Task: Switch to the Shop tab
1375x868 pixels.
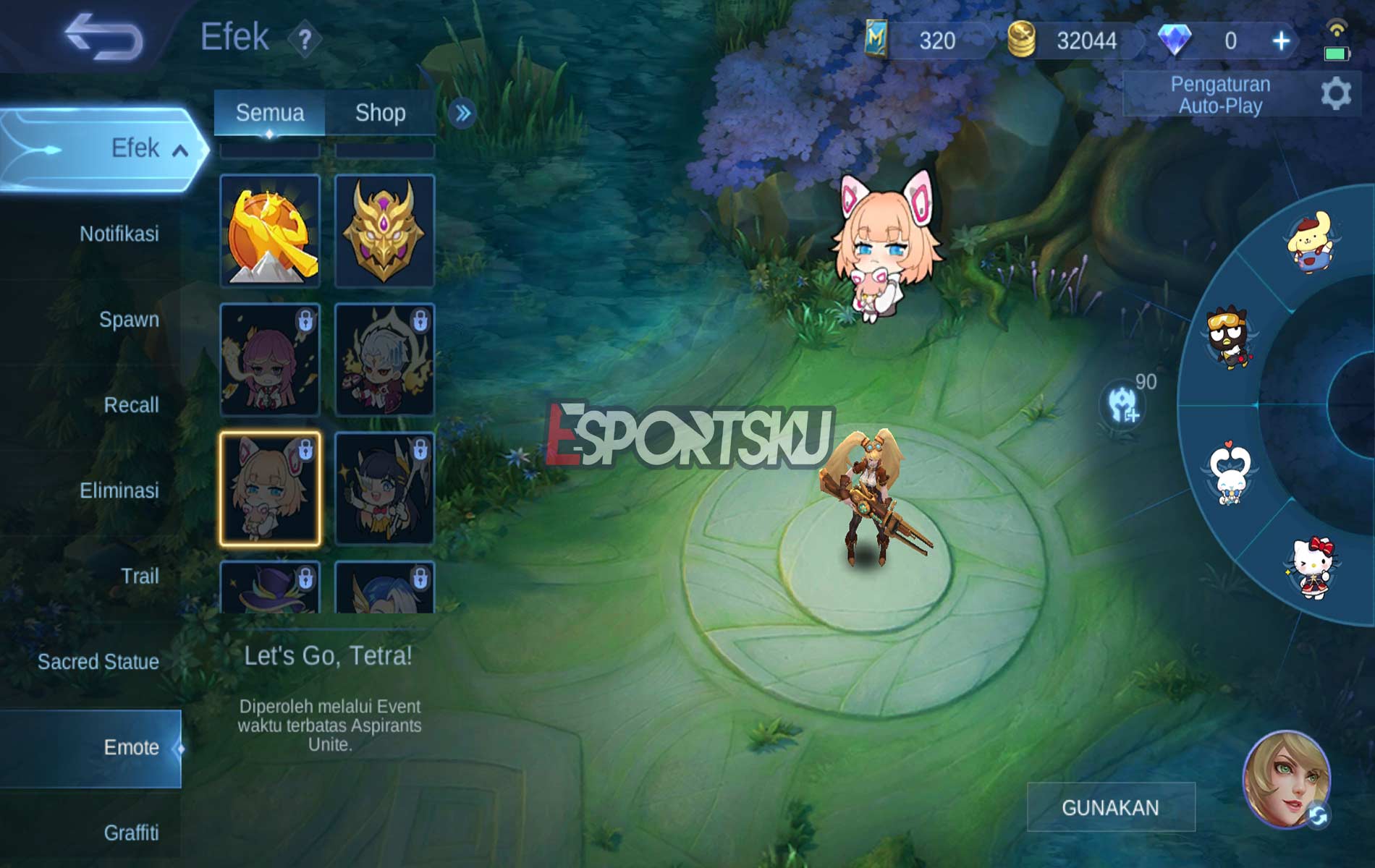Action: (x=379, y=113)
